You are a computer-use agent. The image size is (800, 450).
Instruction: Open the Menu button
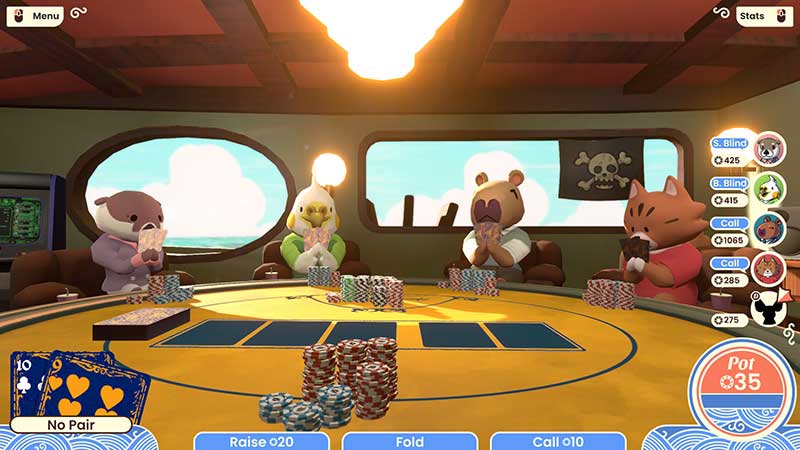coord(40,16)
